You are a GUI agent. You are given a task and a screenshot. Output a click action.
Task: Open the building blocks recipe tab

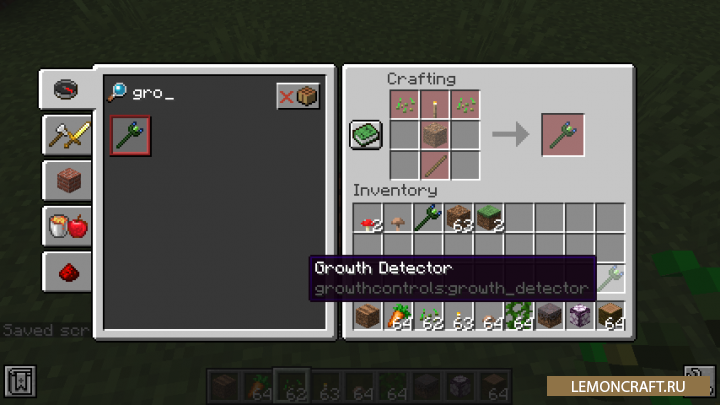tap(66, 181)
